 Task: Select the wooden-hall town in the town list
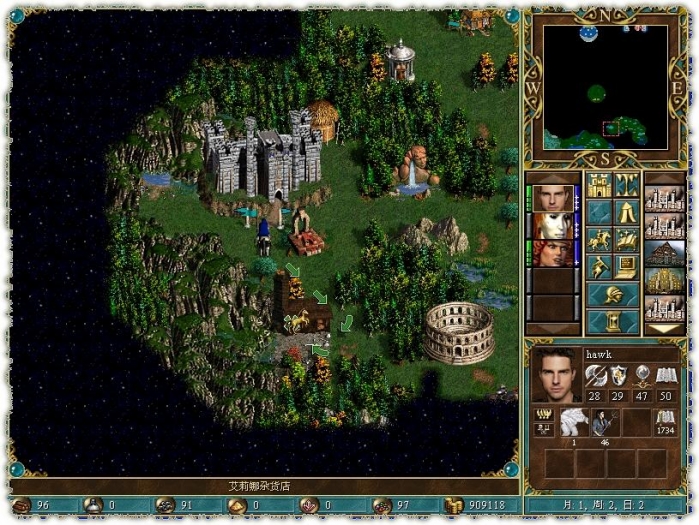[664, 252]
